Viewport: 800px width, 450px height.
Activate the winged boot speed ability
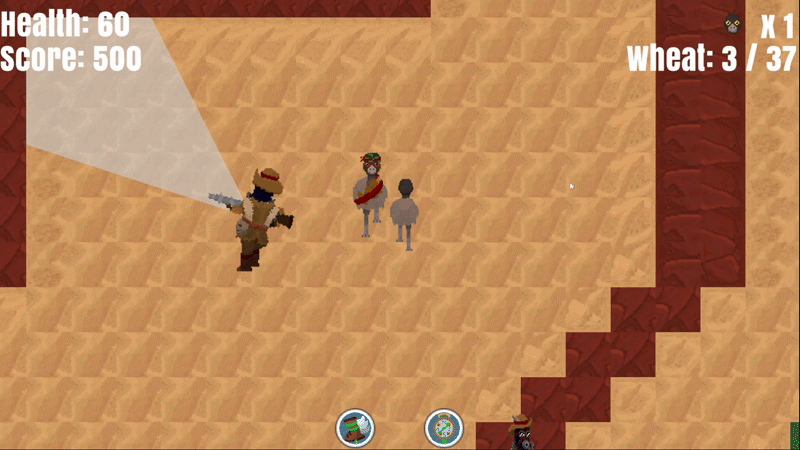pyautogui.click(x=355, y=428)
